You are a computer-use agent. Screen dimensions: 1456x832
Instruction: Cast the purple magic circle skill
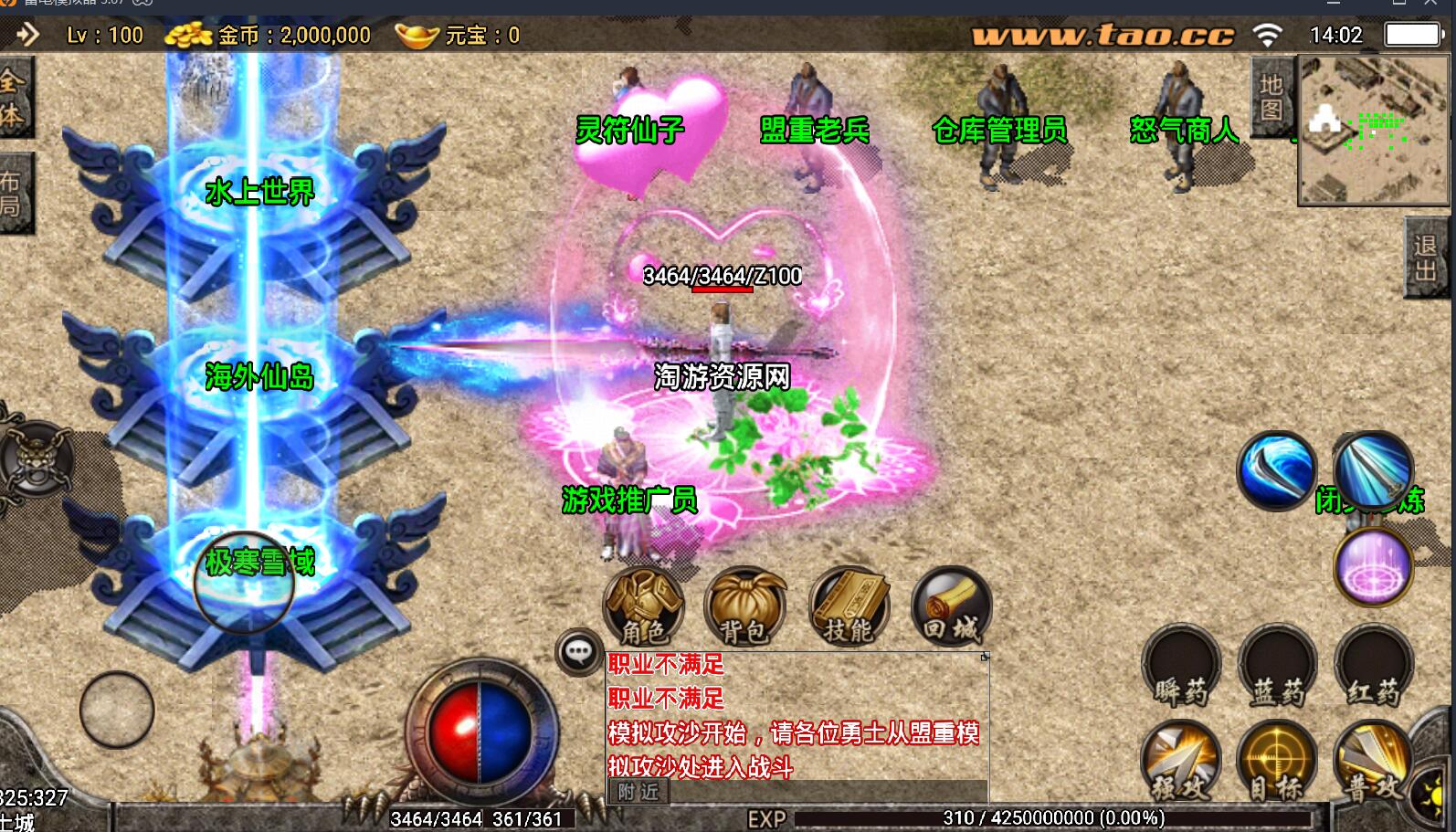1373,565
